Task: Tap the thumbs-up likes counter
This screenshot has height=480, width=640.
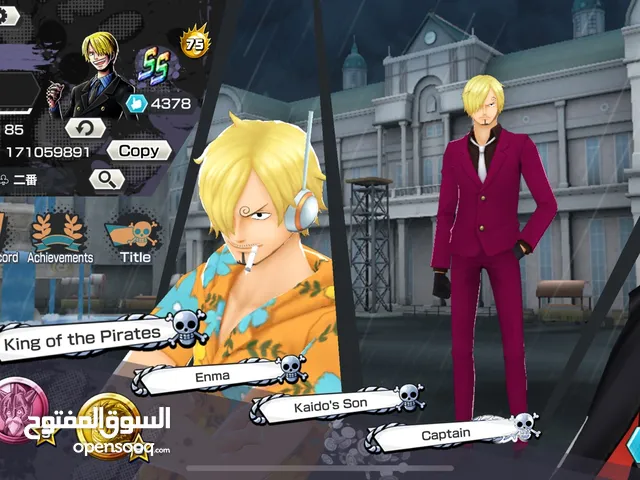Action: pos(161,103)
